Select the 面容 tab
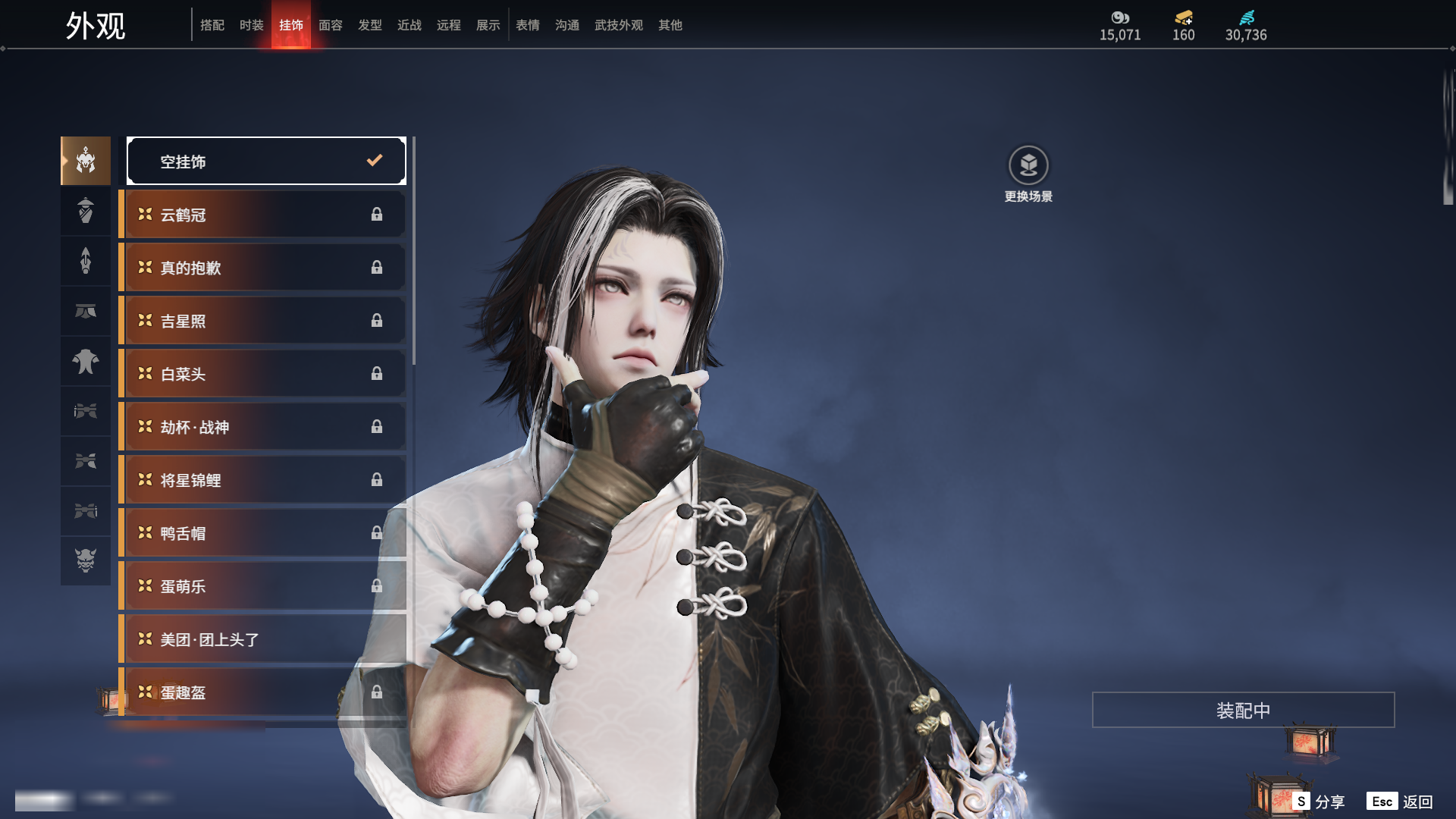 click(x=331, y=25)
